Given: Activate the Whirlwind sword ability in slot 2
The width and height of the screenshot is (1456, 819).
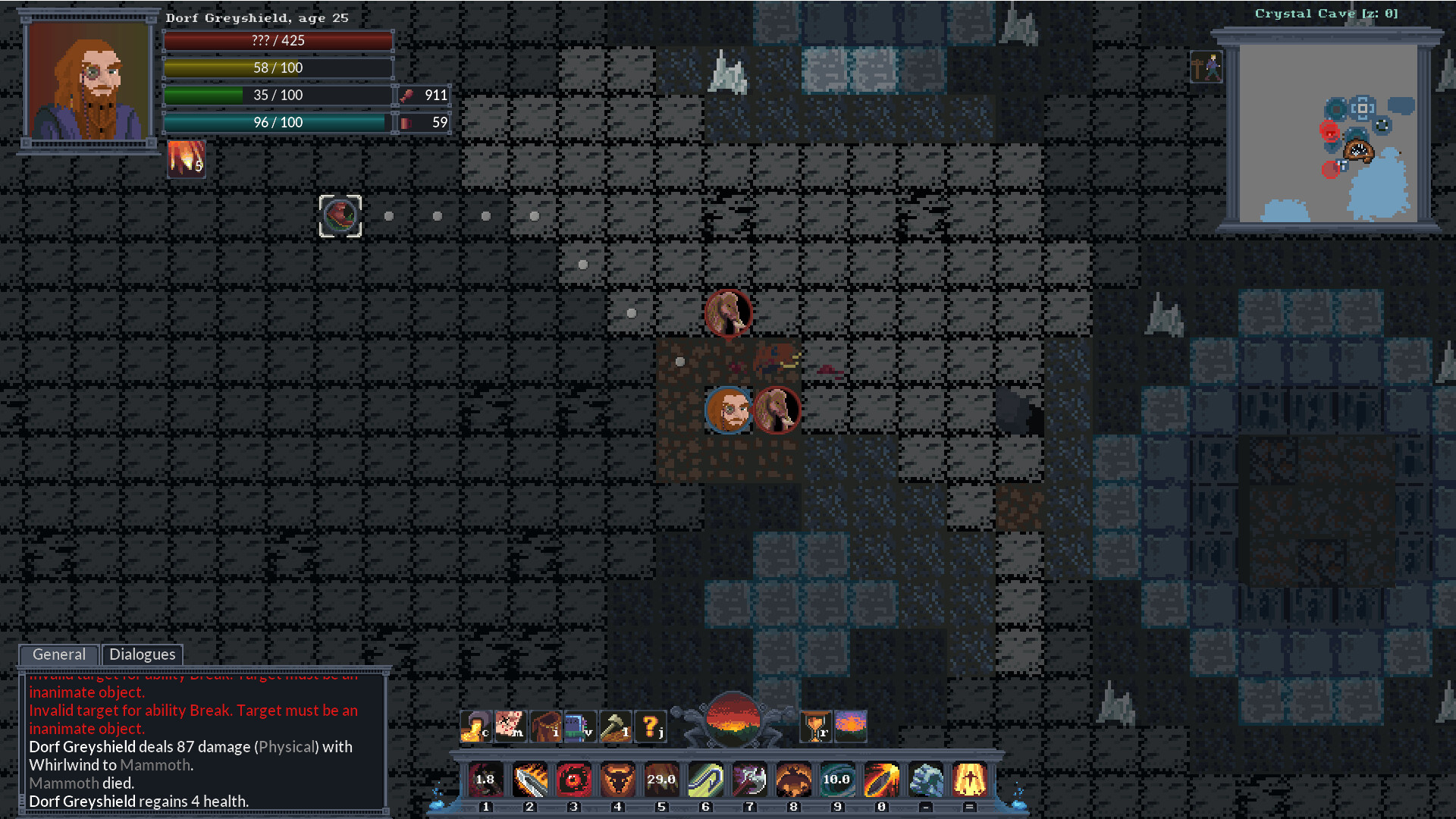Looking at the screenshot, I should coord(529,780).
